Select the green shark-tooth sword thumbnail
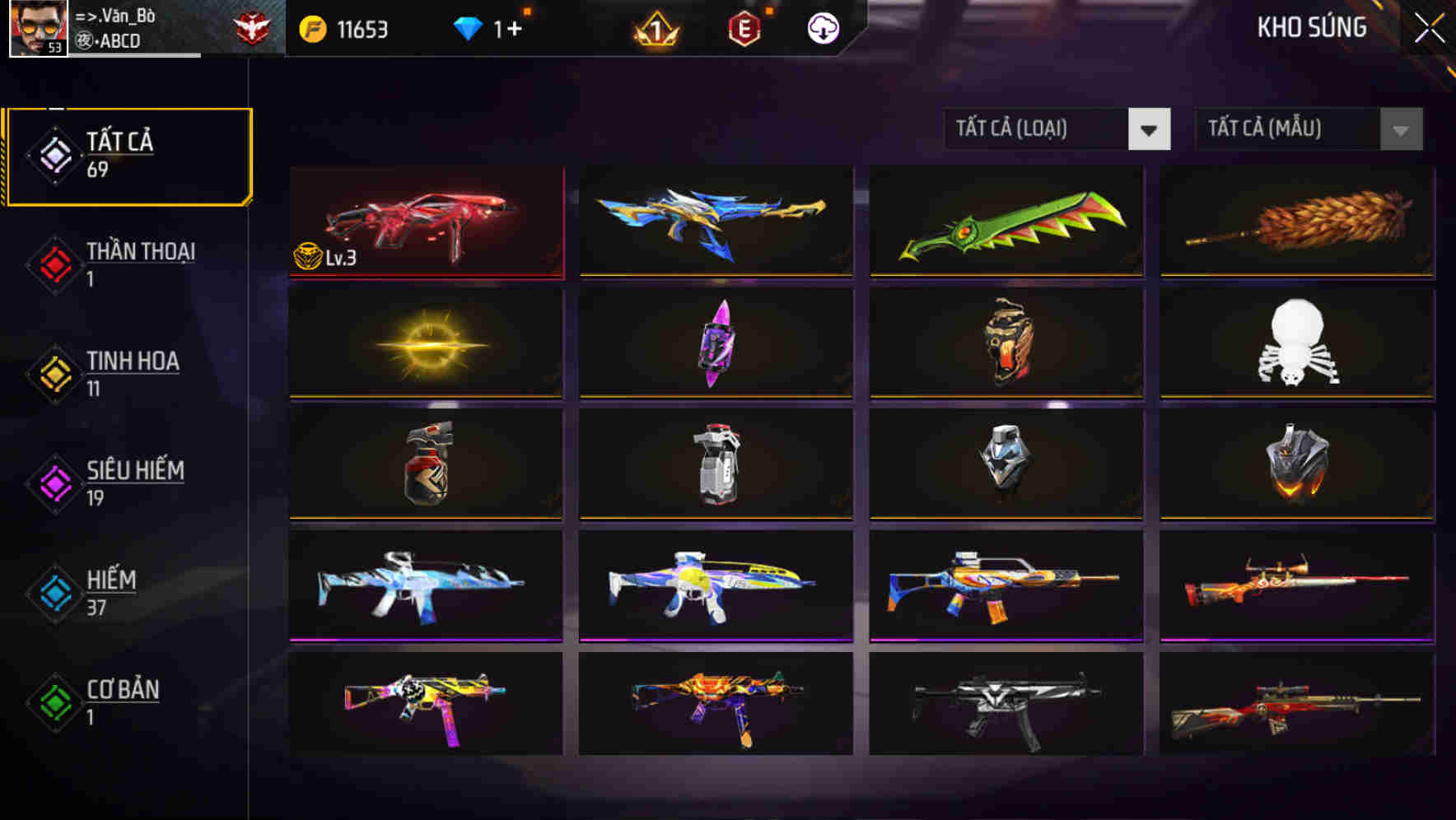This screenshot has height=820, width=1456. tap(1004, 222)
